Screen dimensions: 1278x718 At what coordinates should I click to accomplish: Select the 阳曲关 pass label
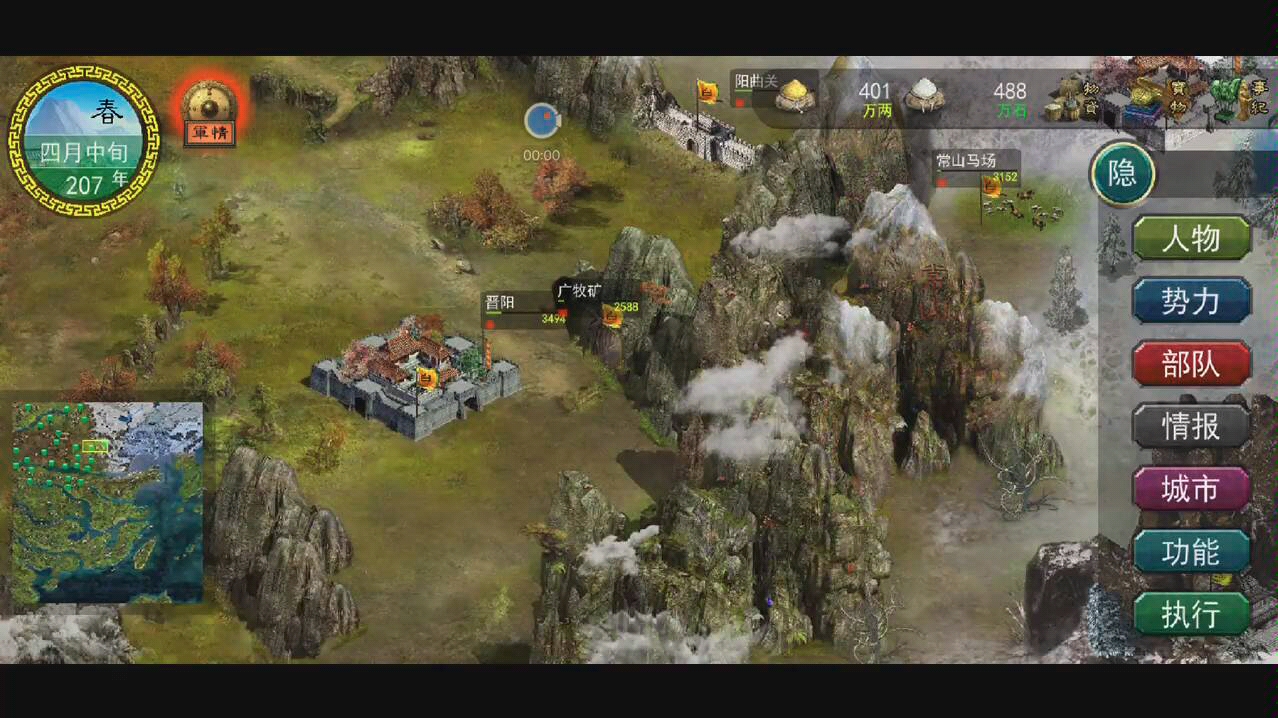pyautogui.click(x=757, y=82)
